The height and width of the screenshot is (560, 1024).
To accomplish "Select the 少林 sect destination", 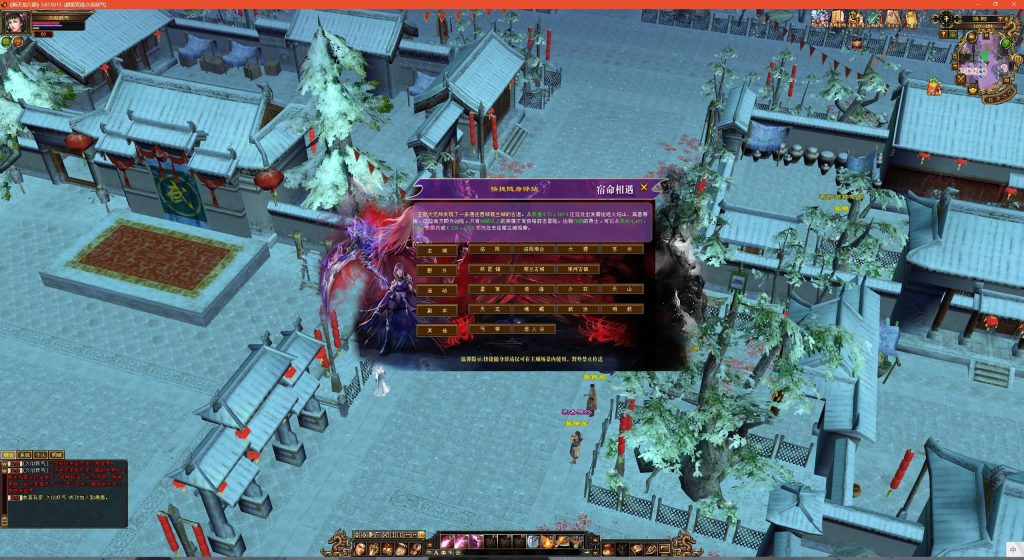I will pos(578,290).
